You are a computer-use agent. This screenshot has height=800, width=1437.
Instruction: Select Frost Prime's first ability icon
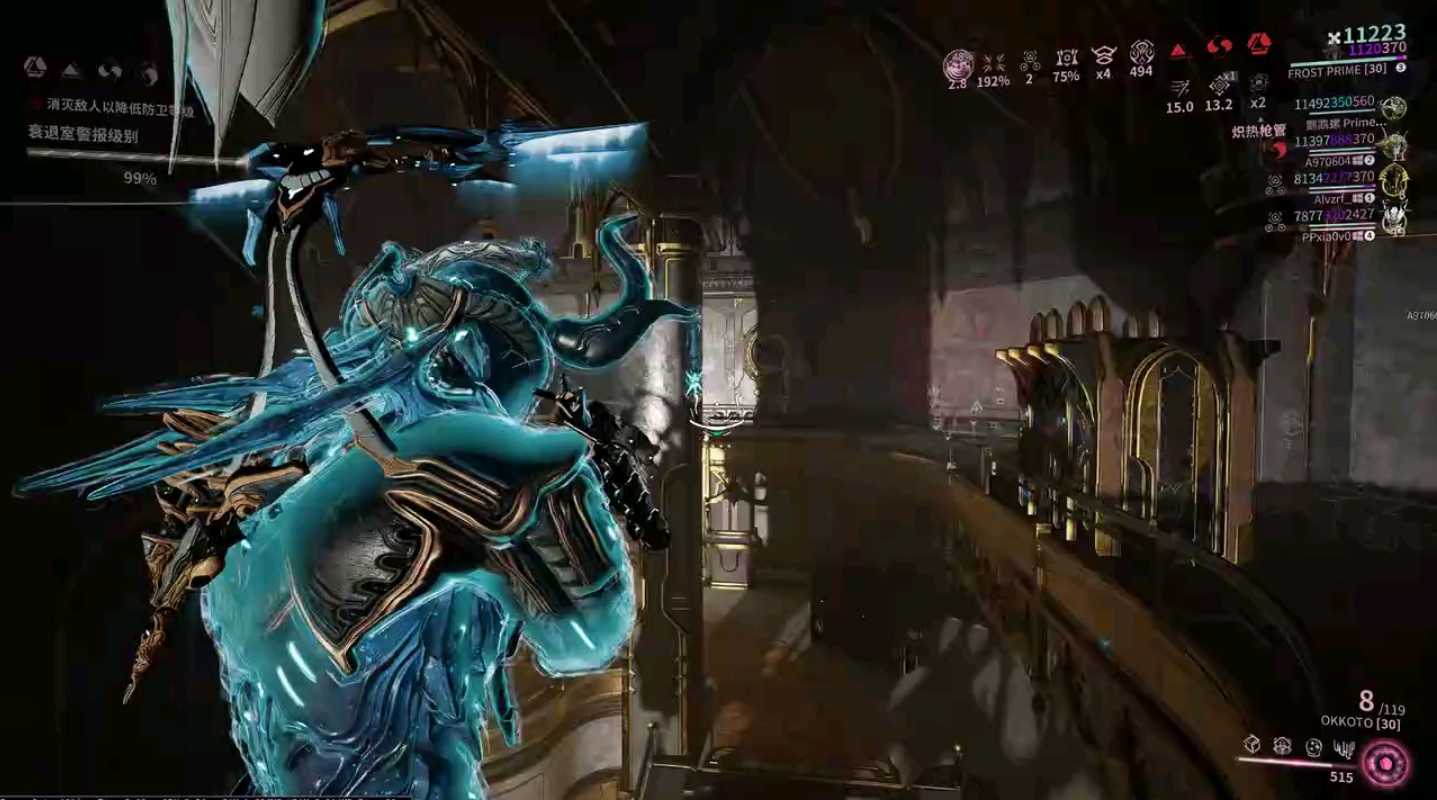(1254, 746)
